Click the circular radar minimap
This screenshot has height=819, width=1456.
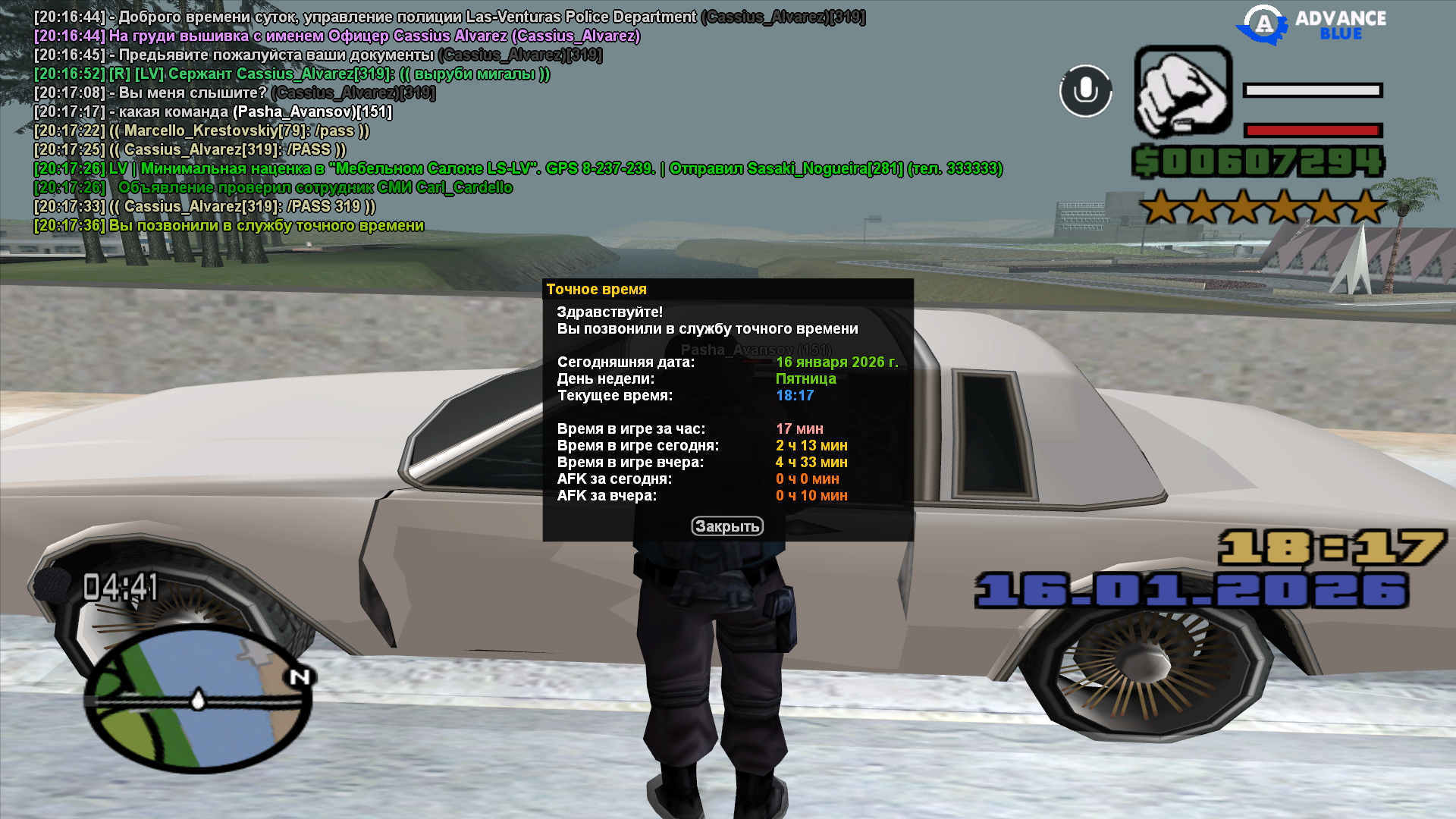pyautogui.click(x=197, y=699)
